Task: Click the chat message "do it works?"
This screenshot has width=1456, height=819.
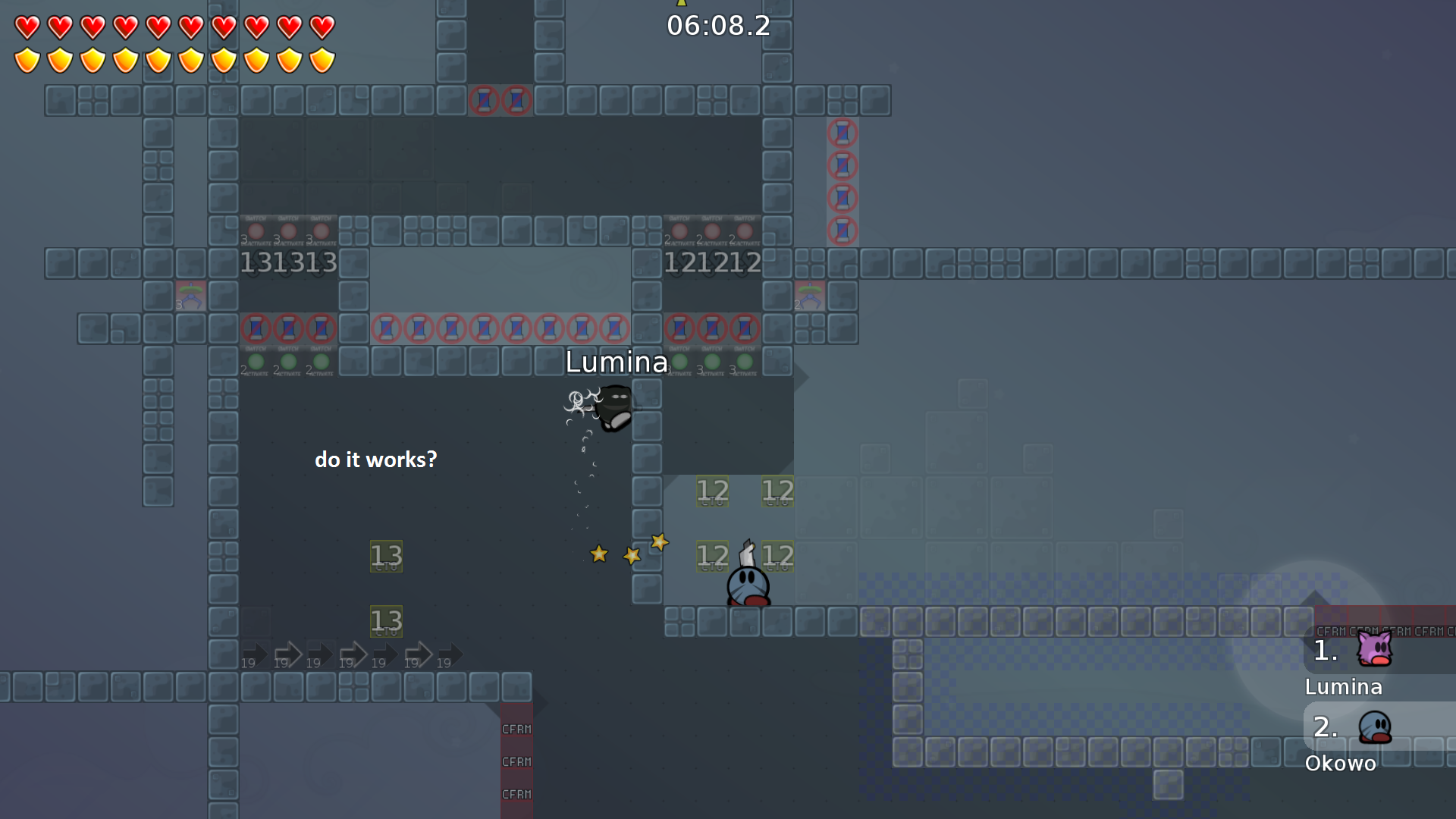Action: coord(375,459)
